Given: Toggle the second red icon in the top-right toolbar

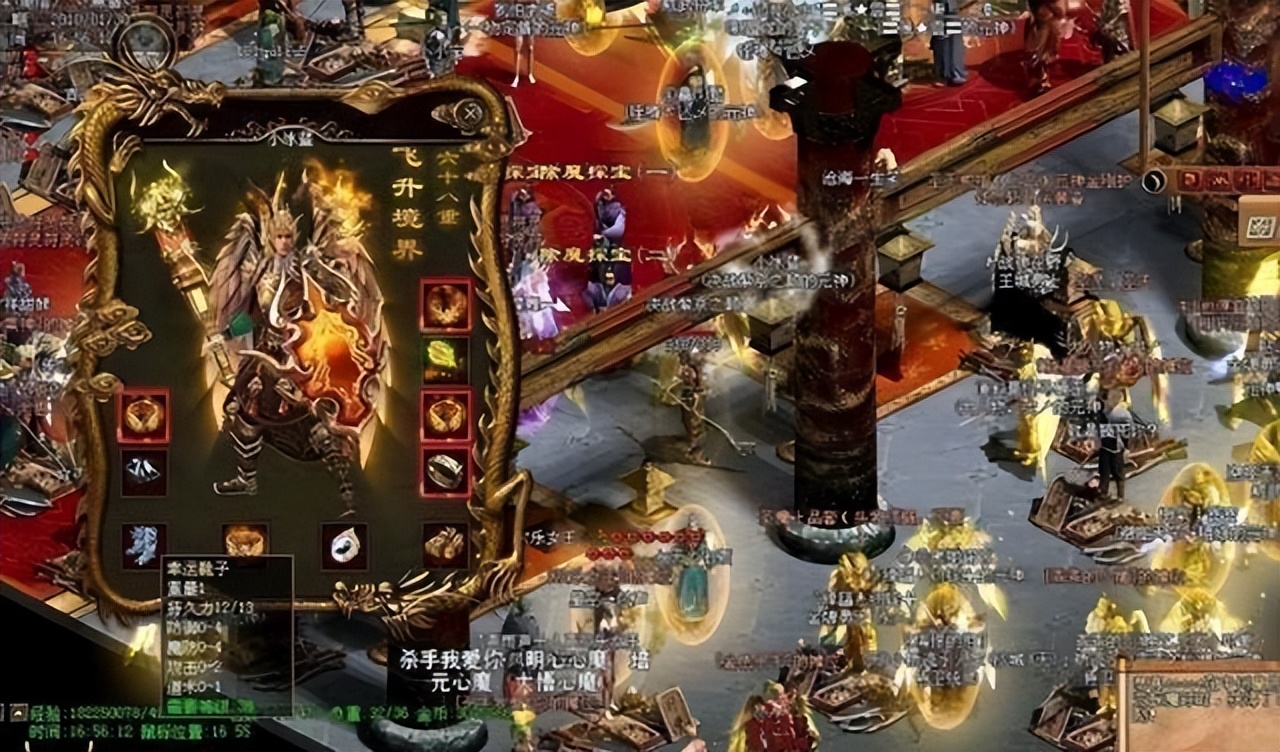Looking at the screenshot, I should coord(1219,181).
